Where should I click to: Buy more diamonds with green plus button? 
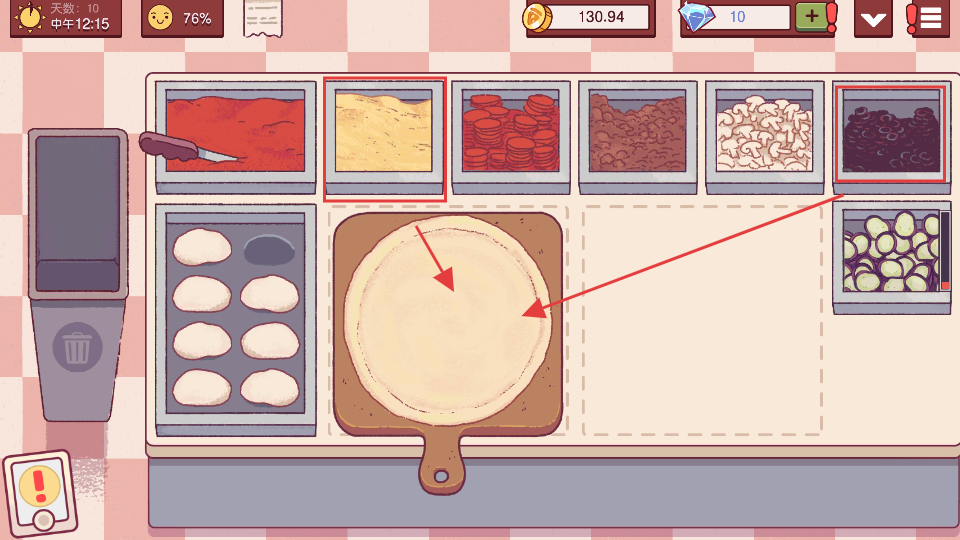[x=809, y=17]
